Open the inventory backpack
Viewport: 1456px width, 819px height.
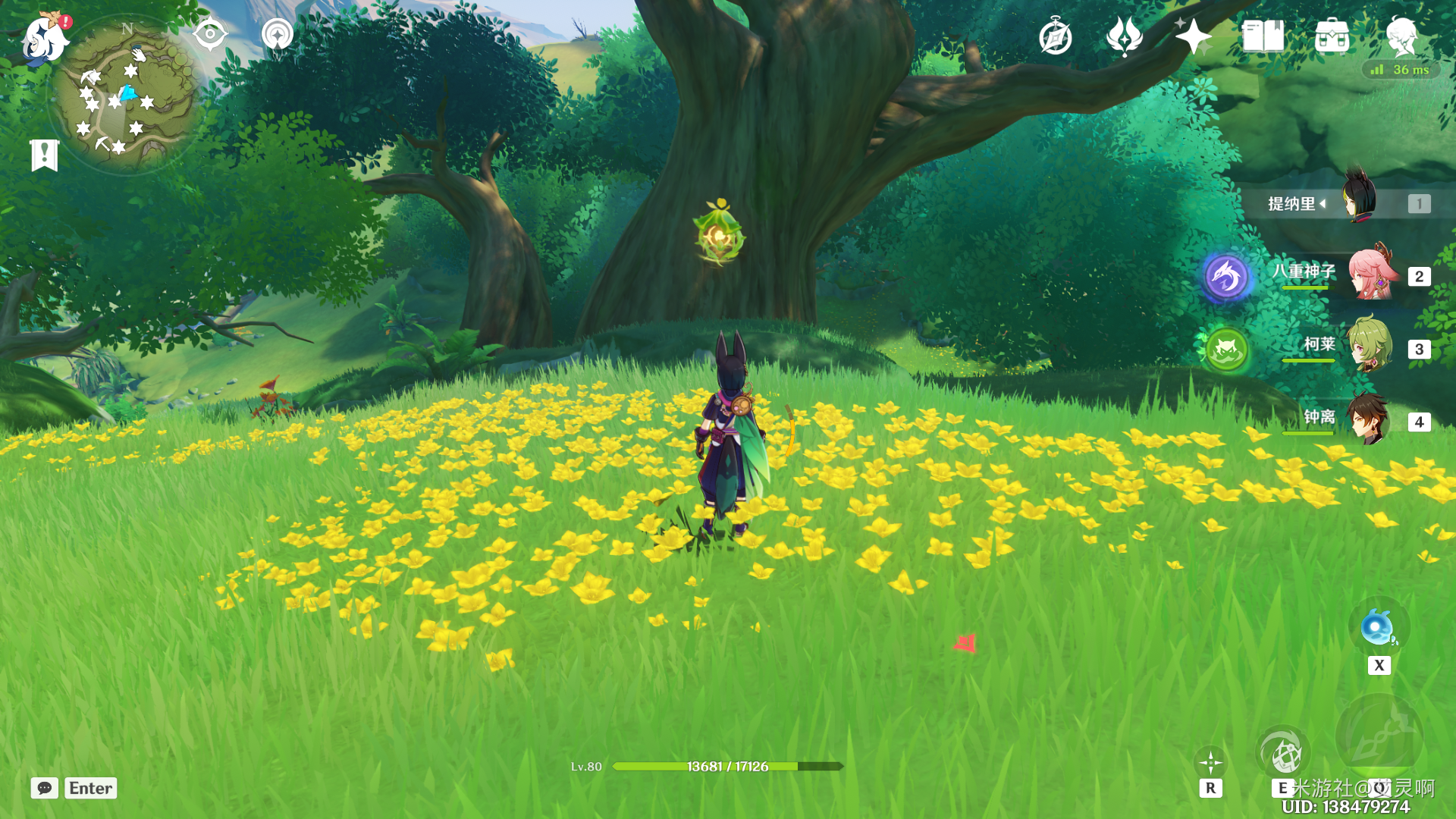(1332, 36)
